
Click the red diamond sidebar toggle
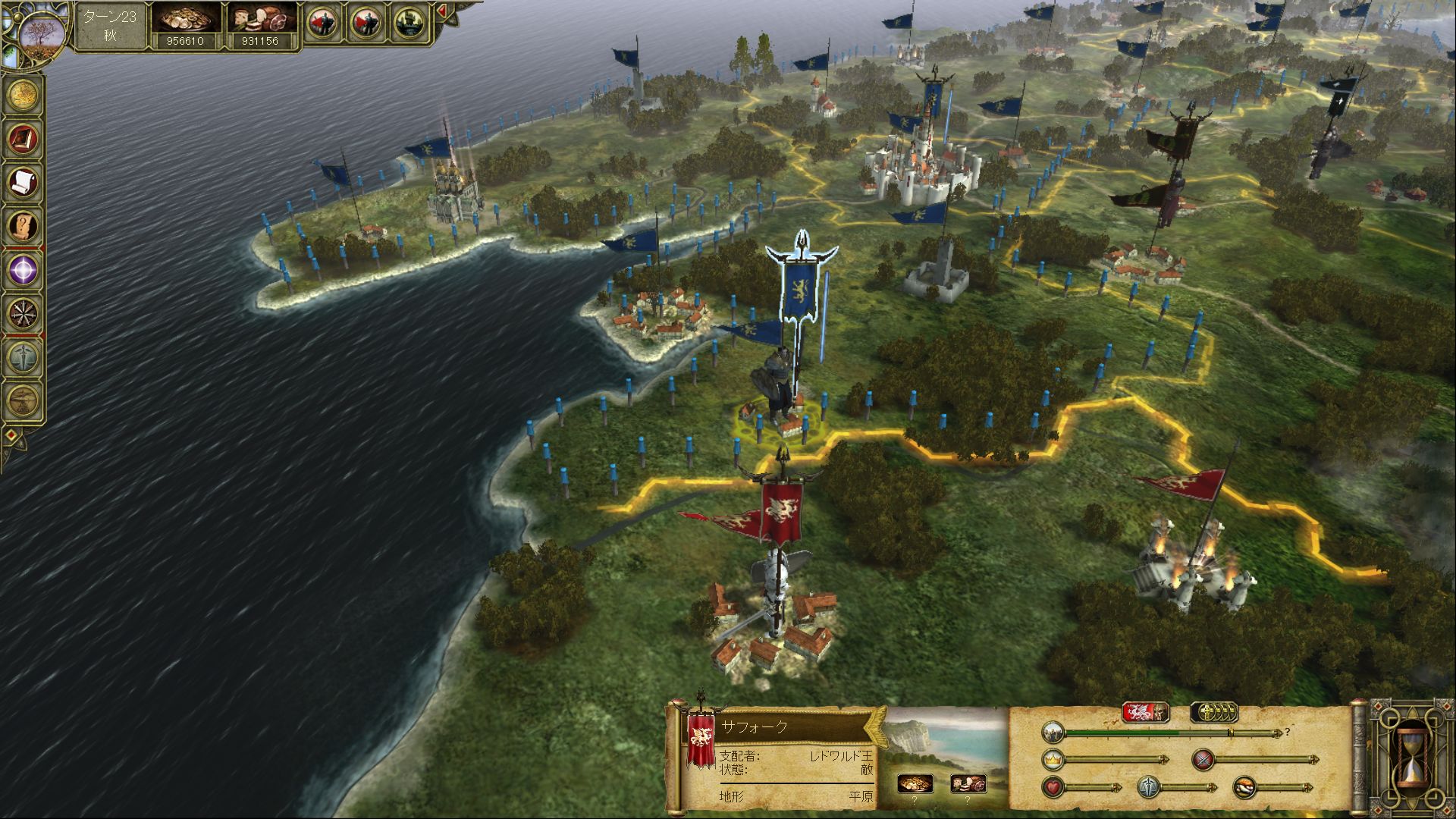click(x=12, y=436)
